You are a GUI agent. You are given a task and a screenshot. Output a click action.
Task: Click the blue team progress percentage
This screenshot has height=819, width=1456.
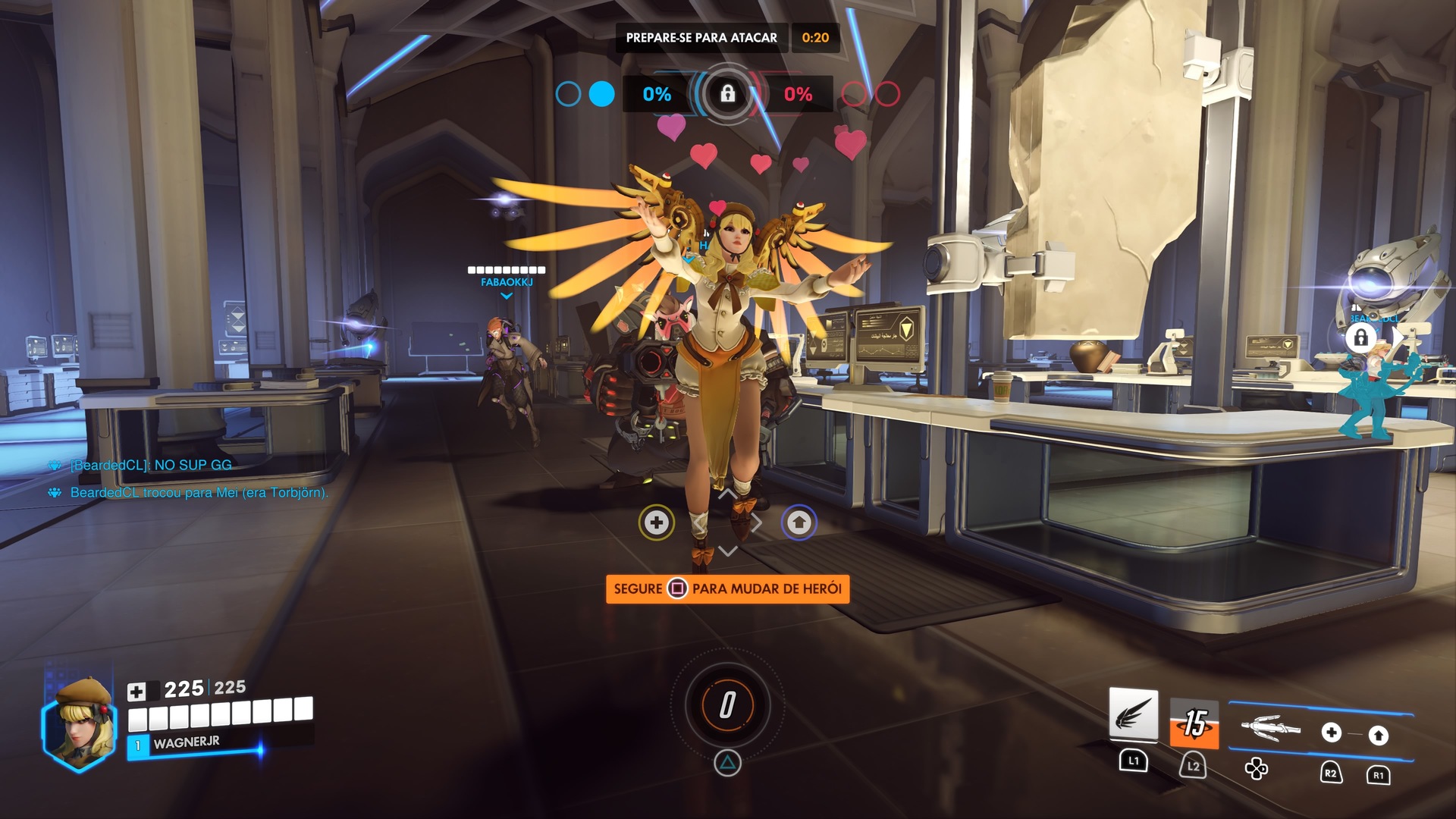coord(657,94)
